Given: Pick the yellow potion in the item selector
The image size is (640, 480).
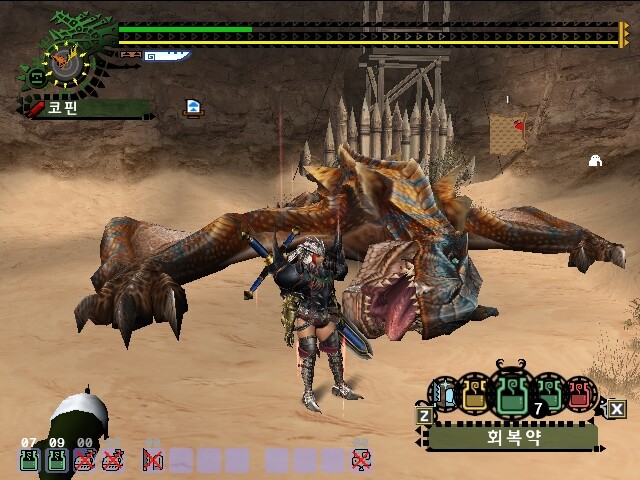Looking at the screenshot, I should [x=474, y=393].
